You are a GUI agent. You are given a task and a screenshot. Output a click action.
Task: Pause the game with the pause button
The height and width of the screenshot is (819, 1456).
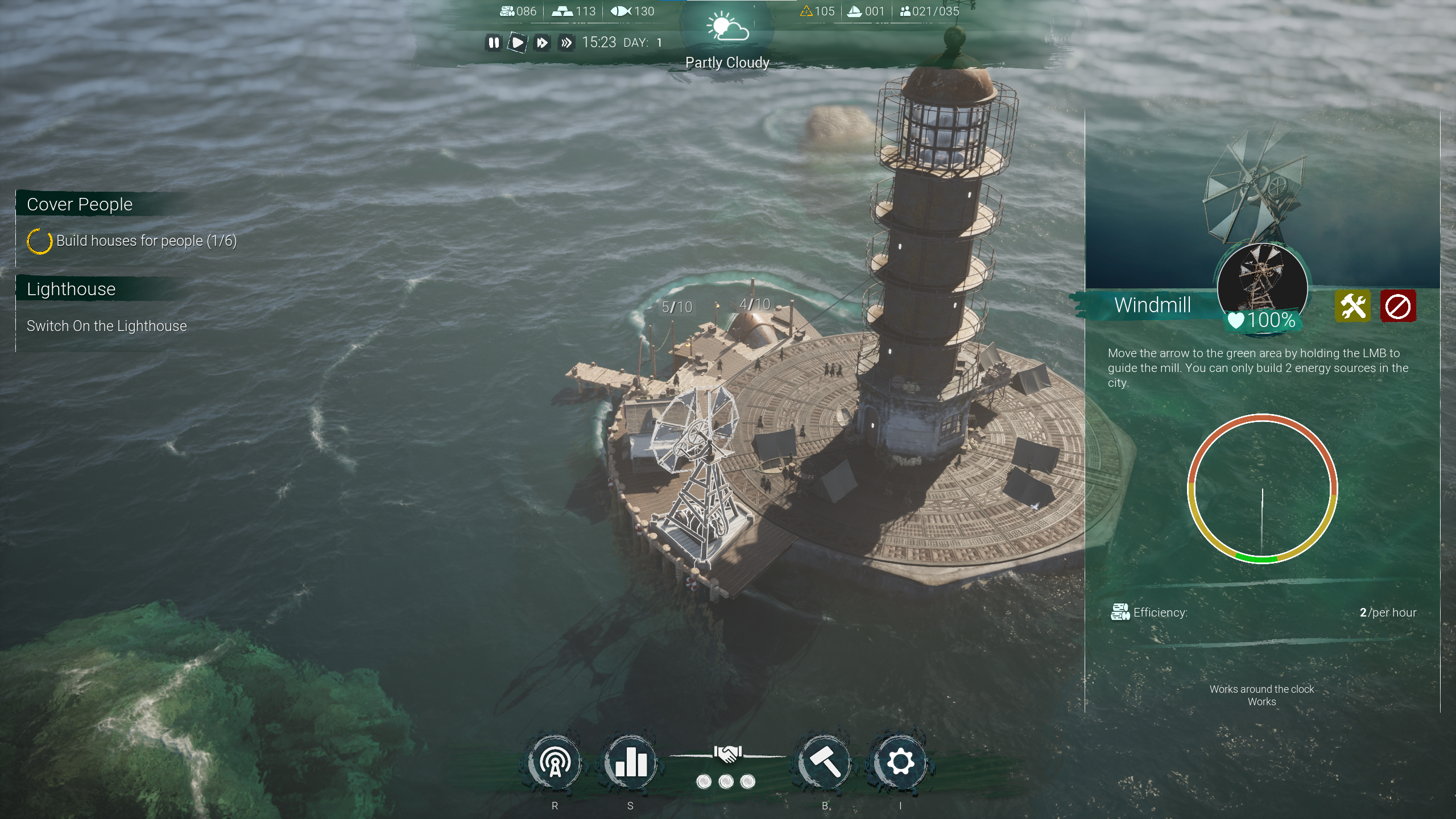click(x=494, y=43)
